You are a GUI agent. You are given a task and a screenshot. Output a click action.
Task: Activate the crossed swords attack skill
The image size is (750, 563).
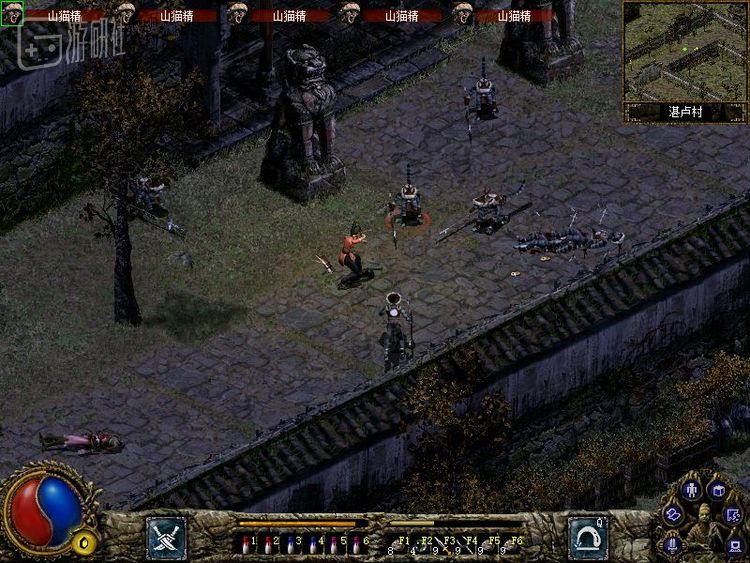165,537
